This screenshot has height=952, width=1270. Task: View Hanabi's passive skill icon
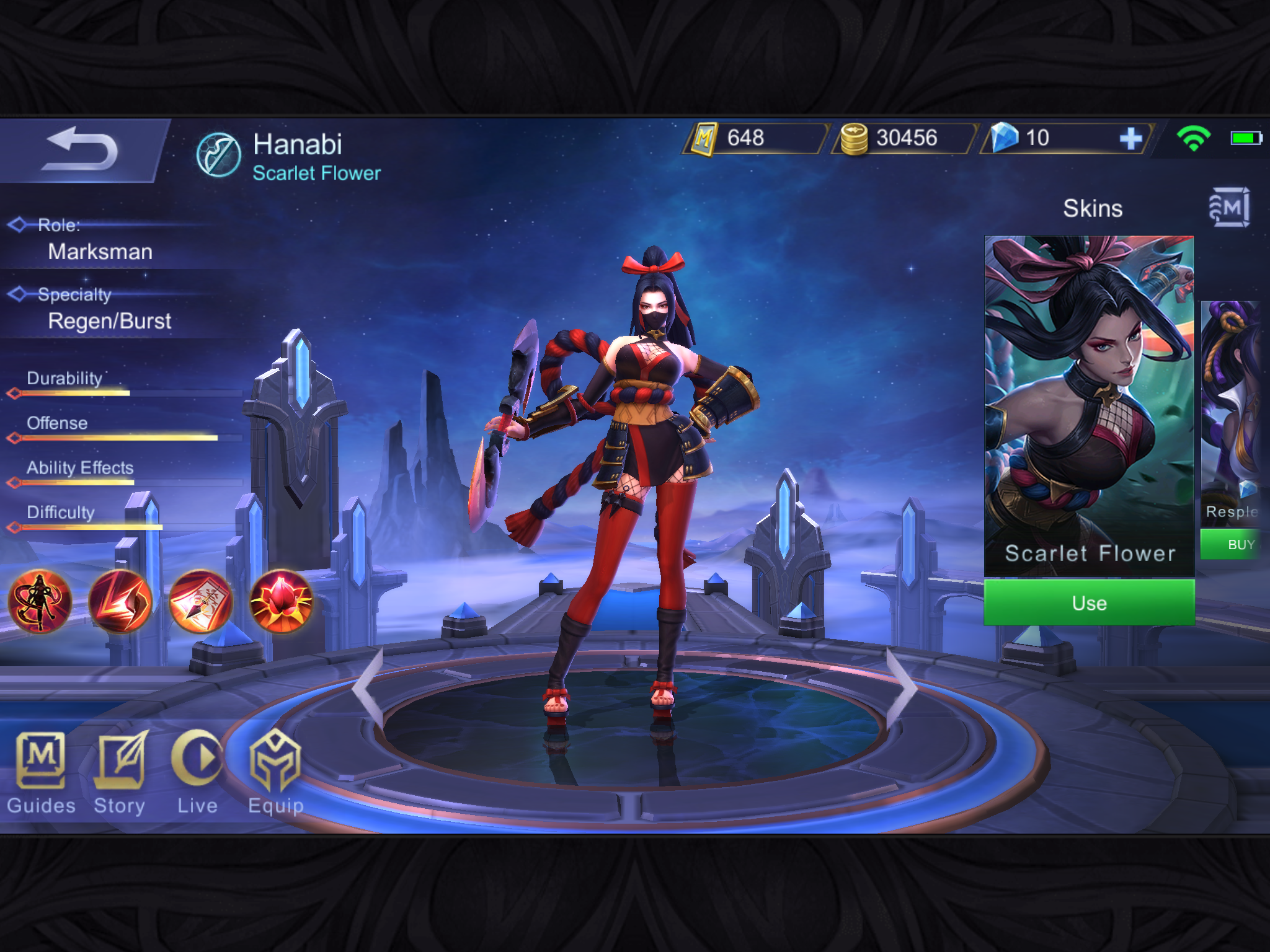click(x=40, y=601)
